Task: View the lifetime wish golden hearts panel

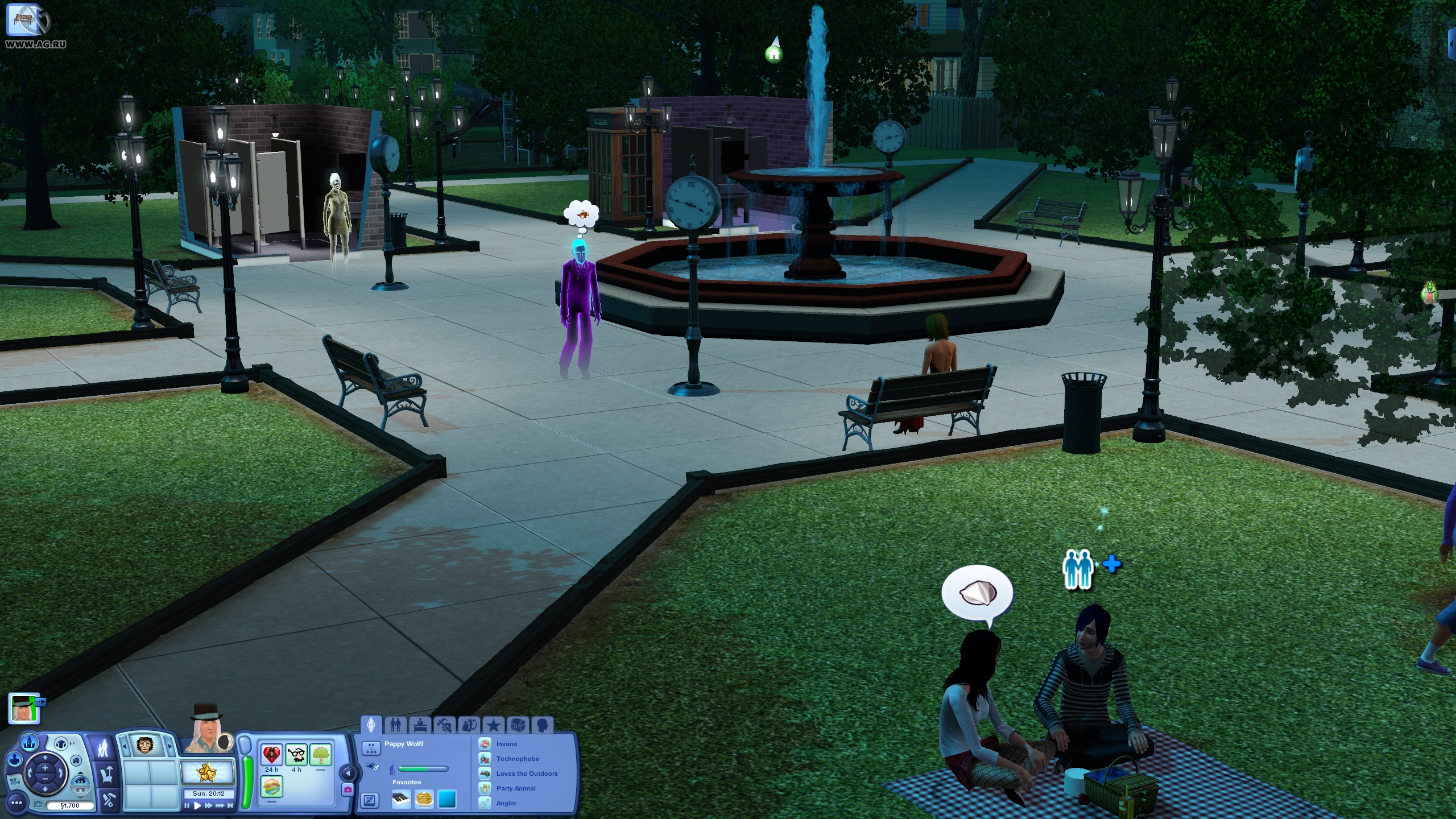Action: click(206, 772)
